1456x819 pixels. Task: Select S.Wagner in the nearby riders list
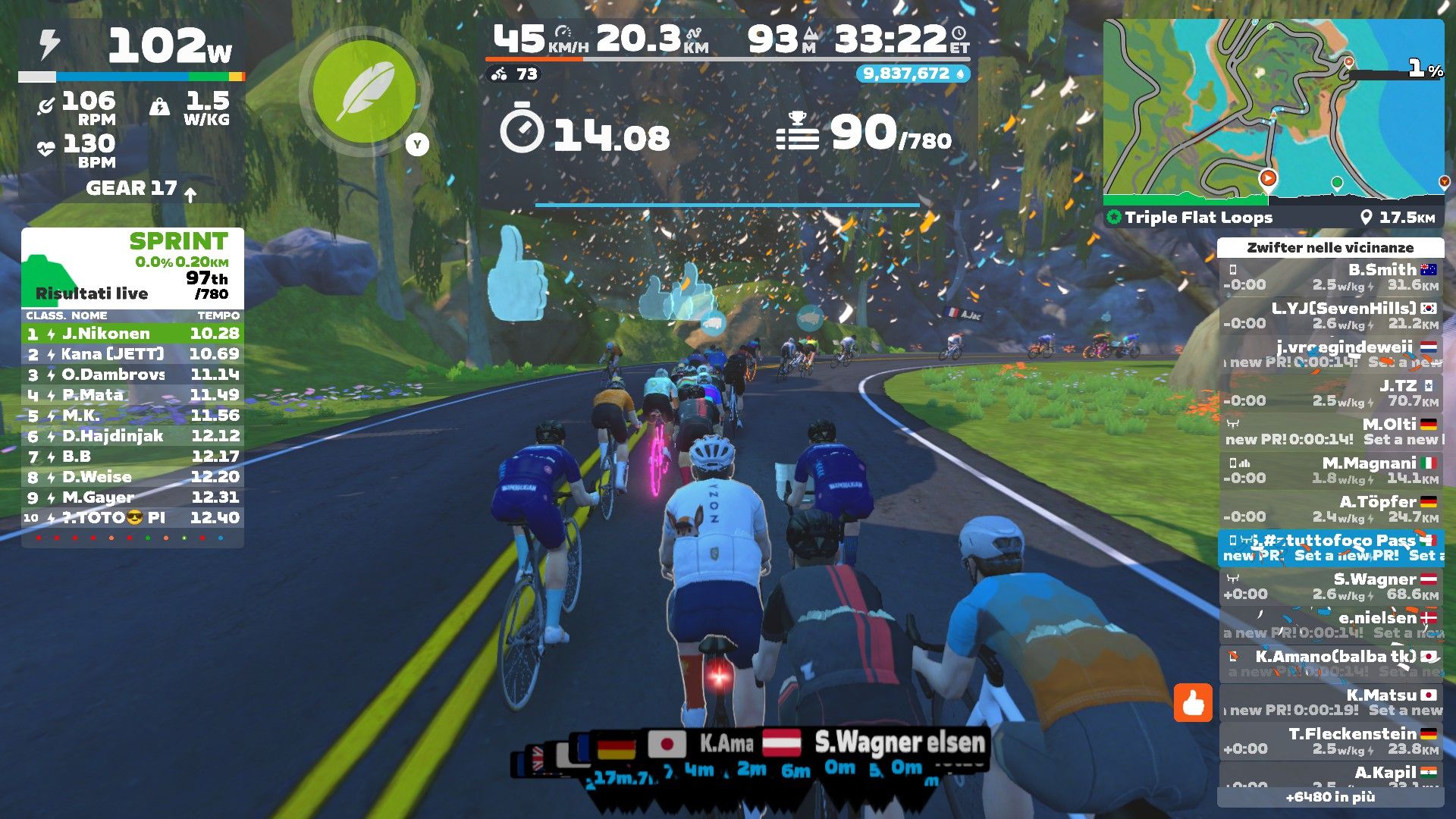click(x=1331, y=586)
